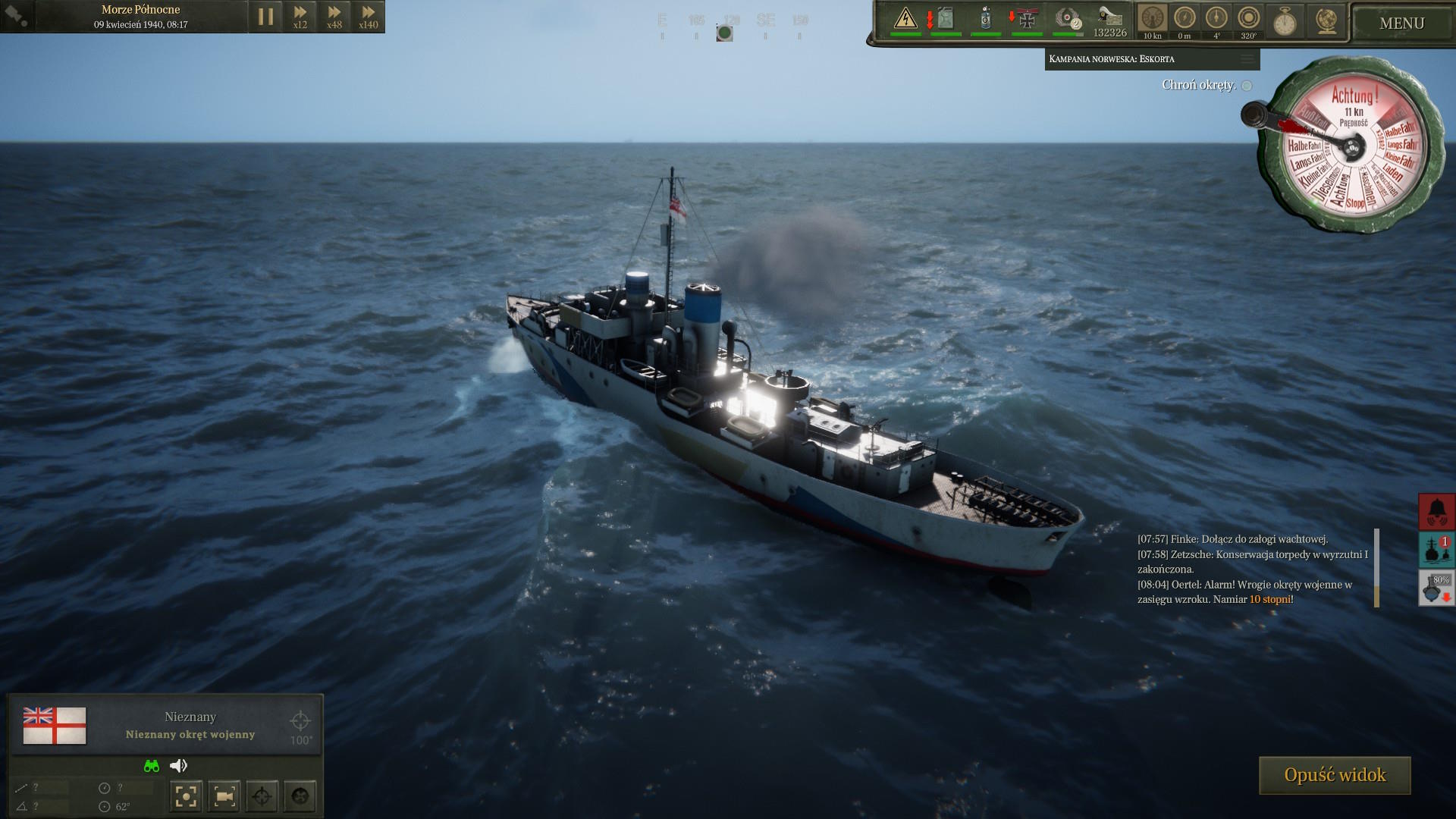Open the depth gauge showing 0 m

click(x=1185, y=20)
